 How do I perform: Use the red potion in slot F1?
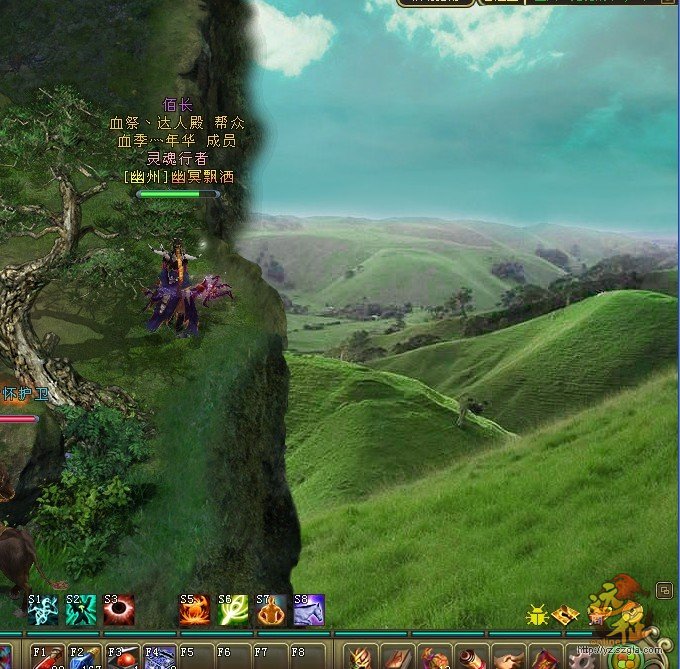(x=45, y=657)
